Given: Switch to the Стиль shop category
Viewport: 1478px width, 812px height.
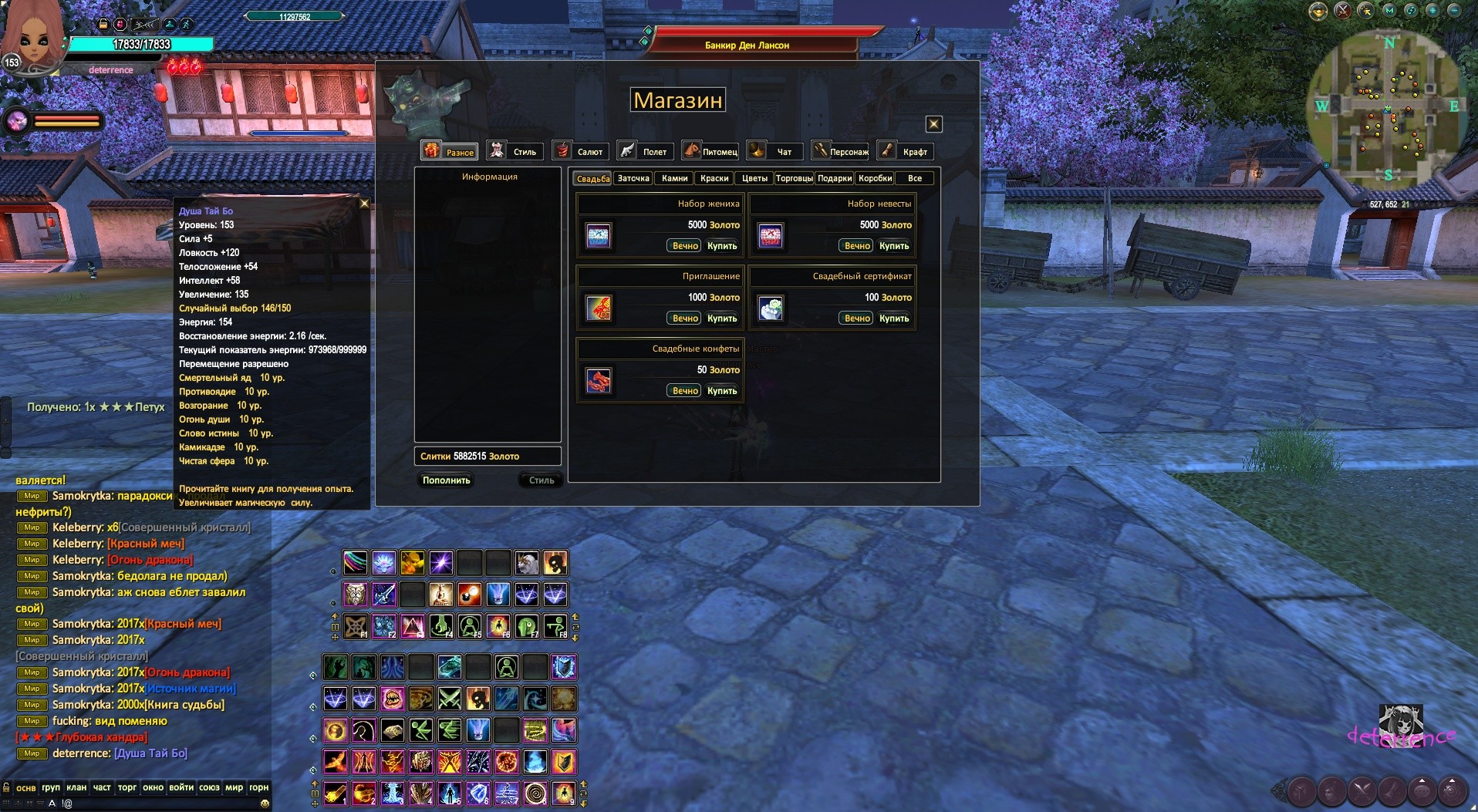Looking at the screenshot, I should 515,151.
